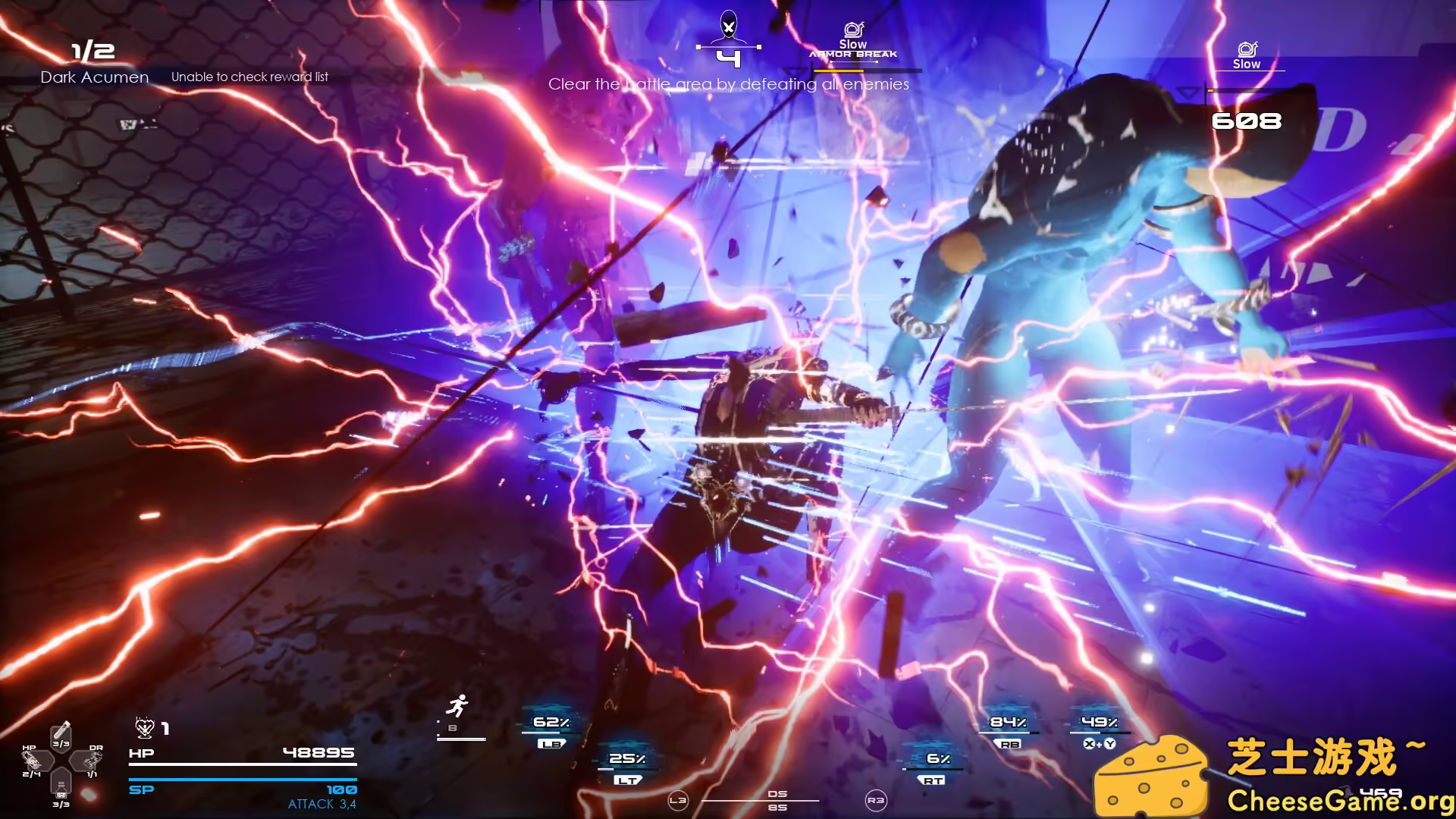
Task: Click the CheeseGame.org cheese logo watermark
Action: (x=1151, y=775)
